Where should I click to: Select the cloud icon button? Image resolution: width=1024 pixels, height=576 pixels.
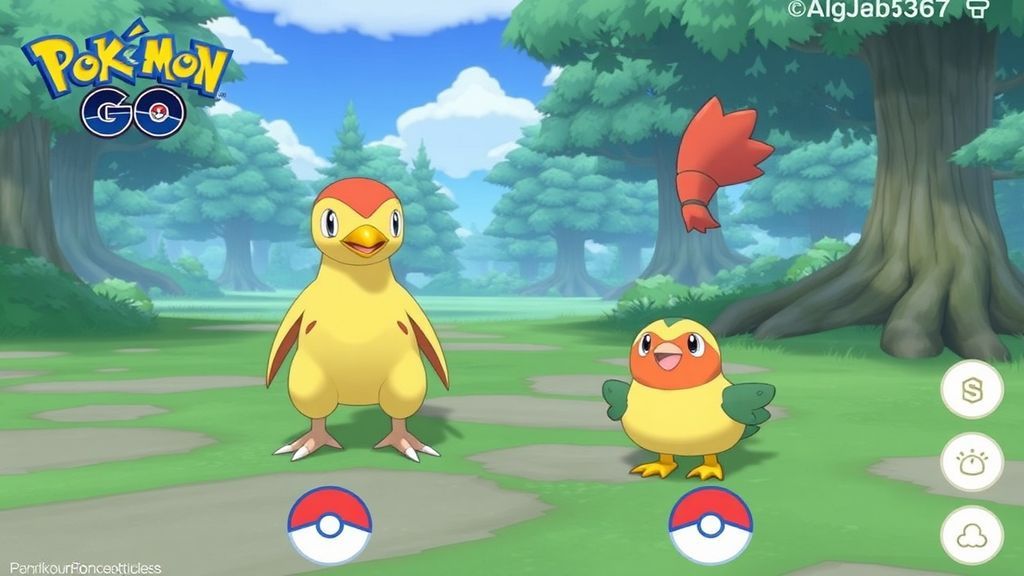pos(971,535)
